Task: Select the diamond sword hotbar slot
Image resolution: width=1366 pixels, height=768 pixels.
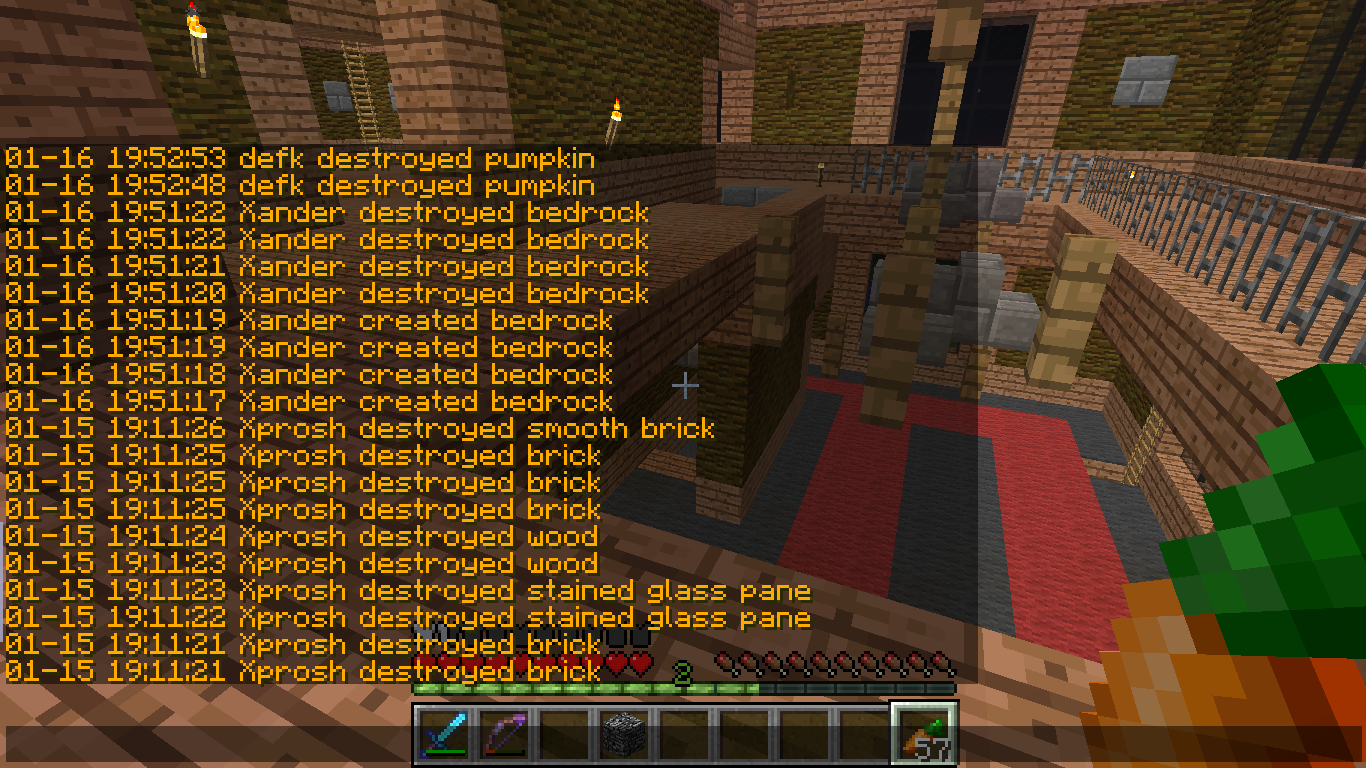Action: pos(442,733)
